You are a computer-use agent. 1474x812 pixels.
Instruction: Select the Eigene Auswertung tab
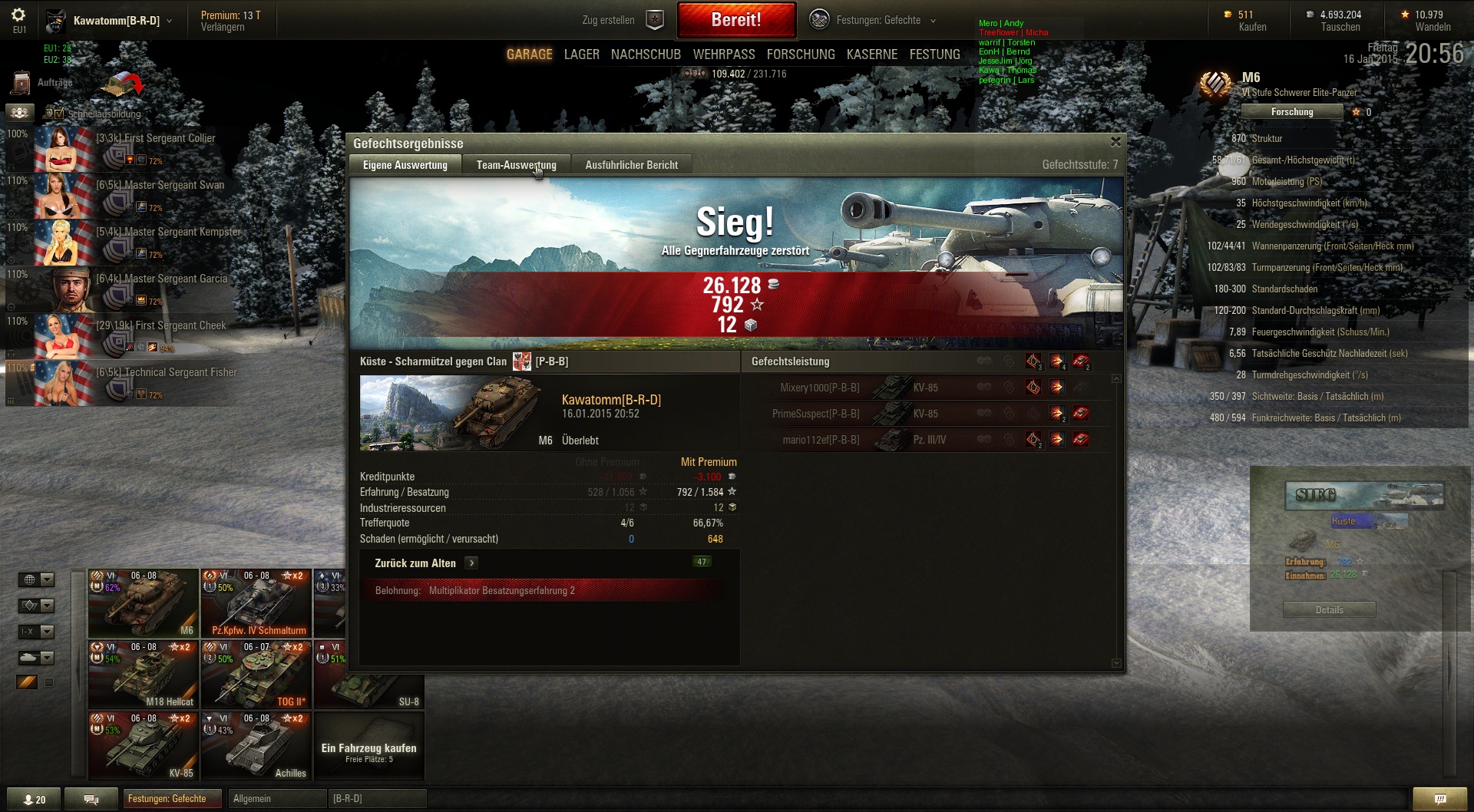point(405,165)
